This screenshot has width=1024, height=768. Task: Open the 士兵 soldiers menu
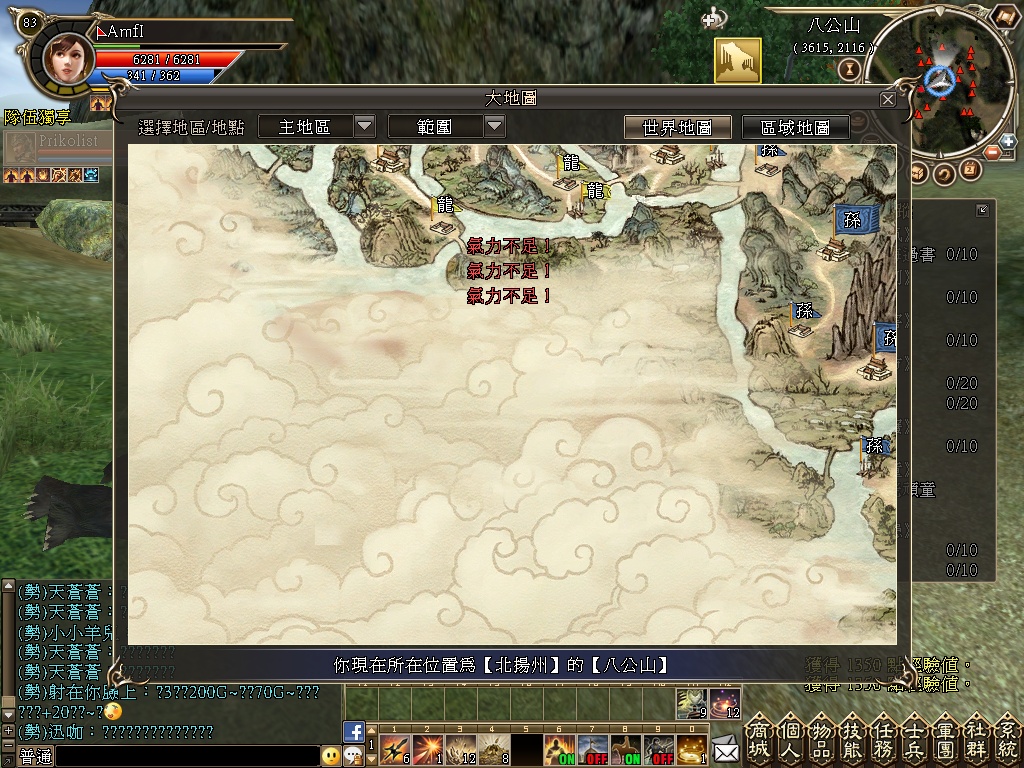[915, 740]
